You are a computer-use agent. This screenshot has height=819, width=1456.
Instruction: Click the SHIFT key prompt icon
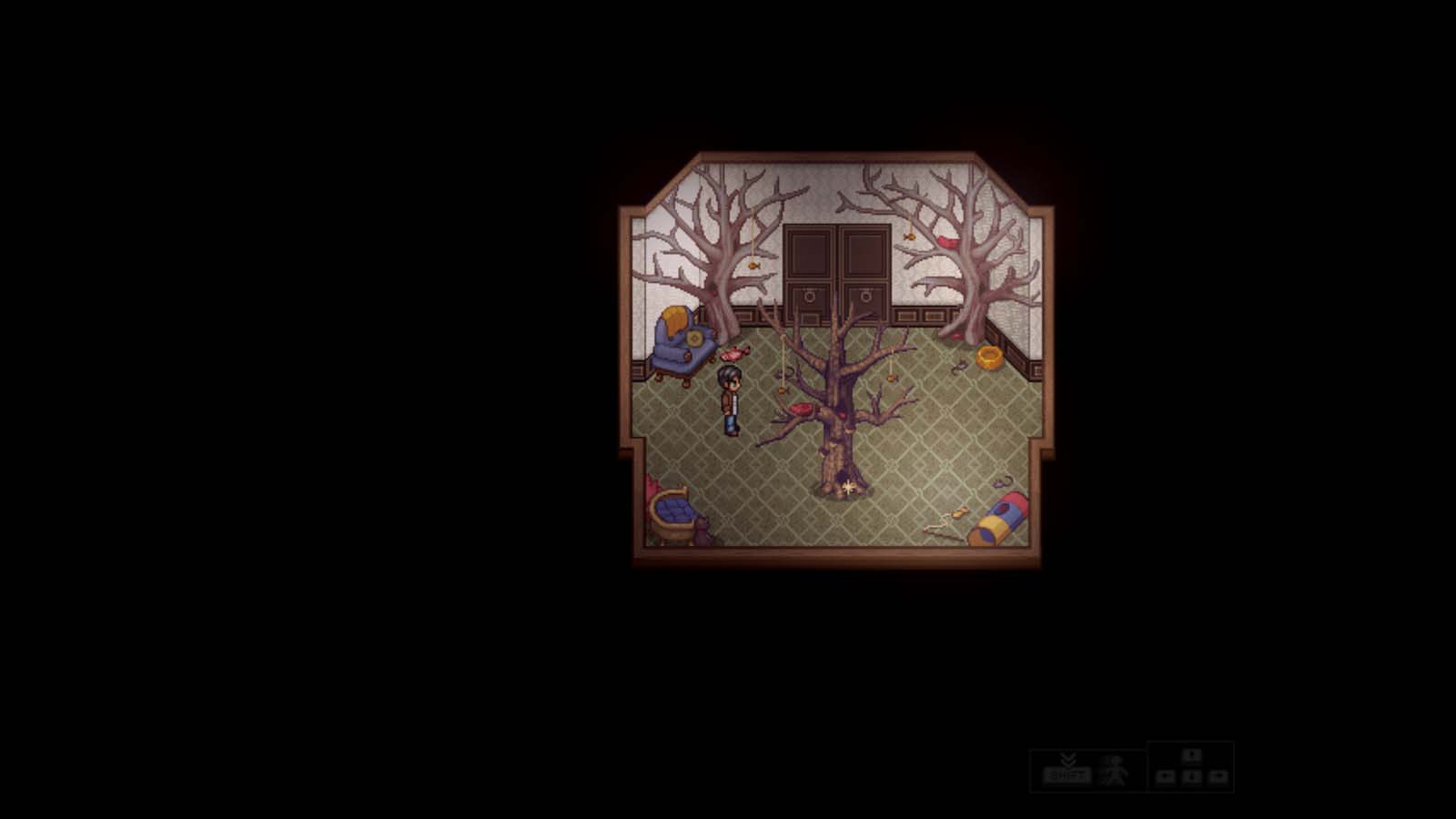point(1067,775)
